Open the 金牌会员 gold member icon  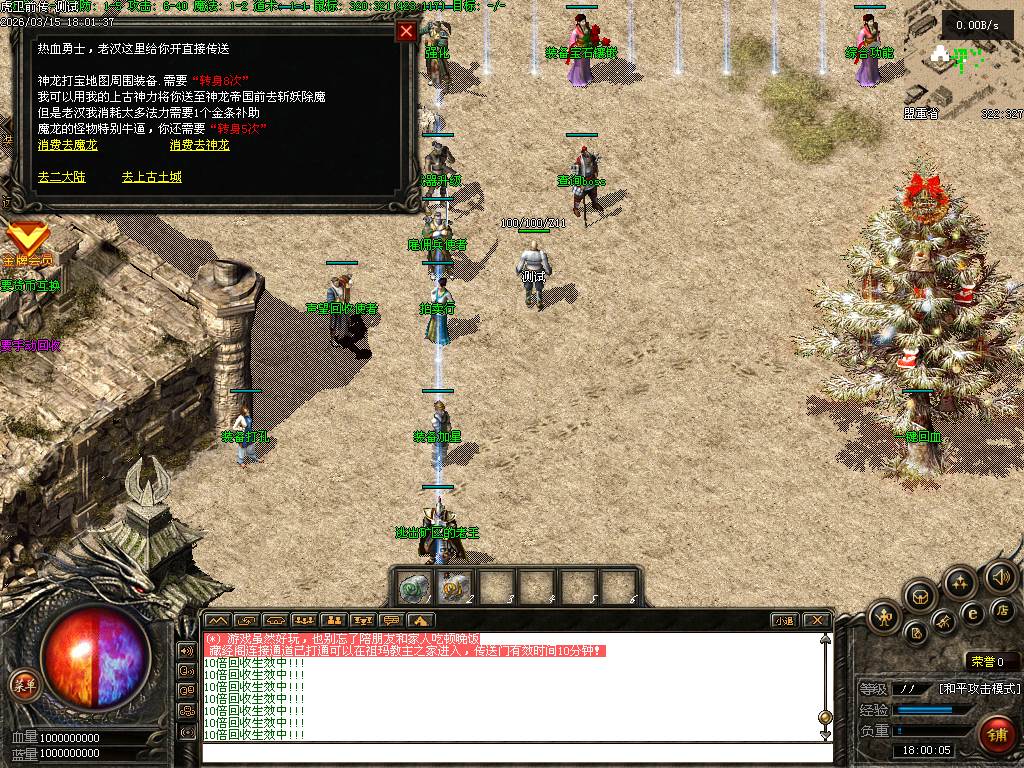pyautogui.click(x=27, y=240)
